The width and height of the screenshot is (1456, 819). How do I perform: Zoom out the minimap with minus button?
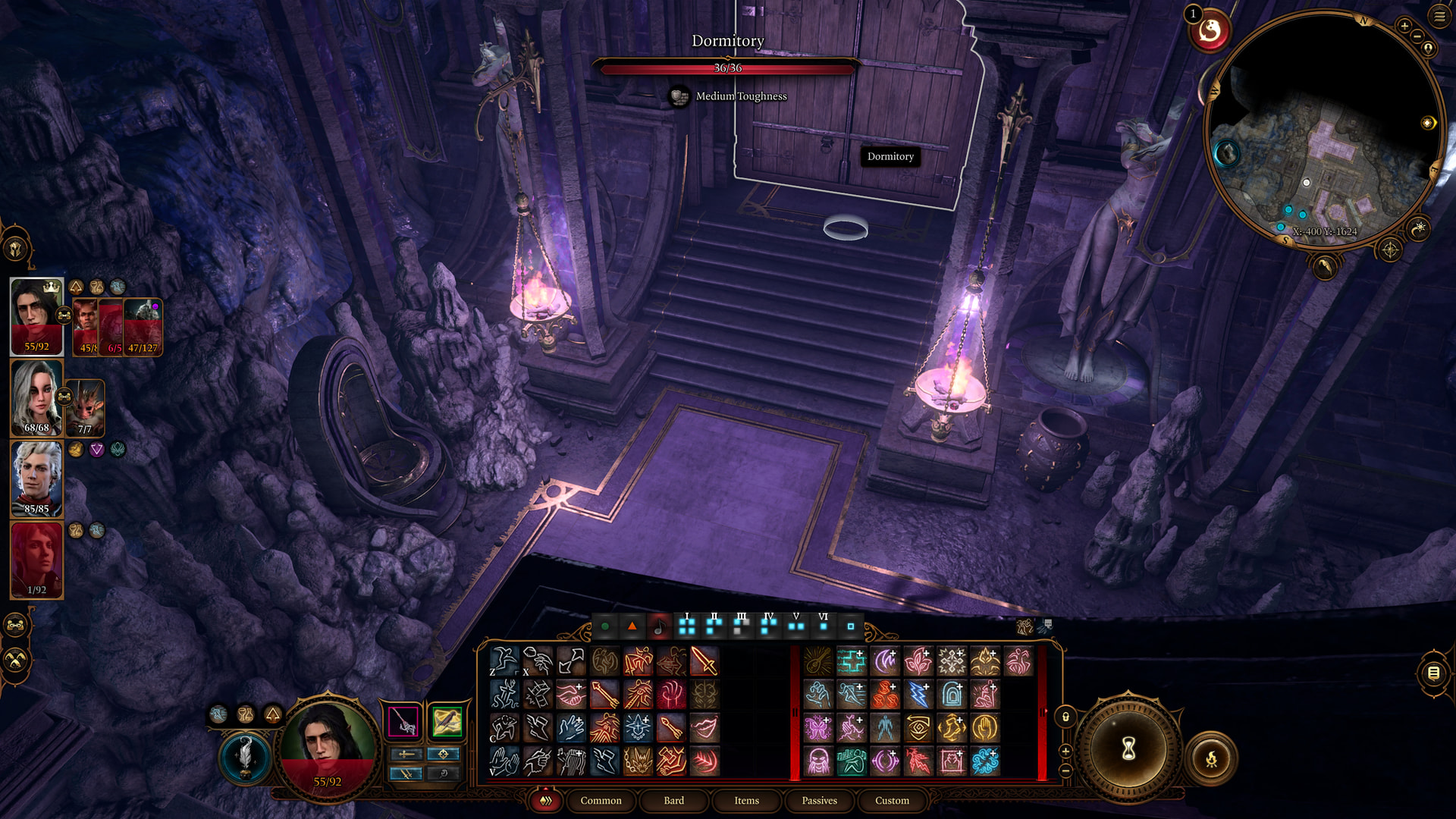point(1416,36)
